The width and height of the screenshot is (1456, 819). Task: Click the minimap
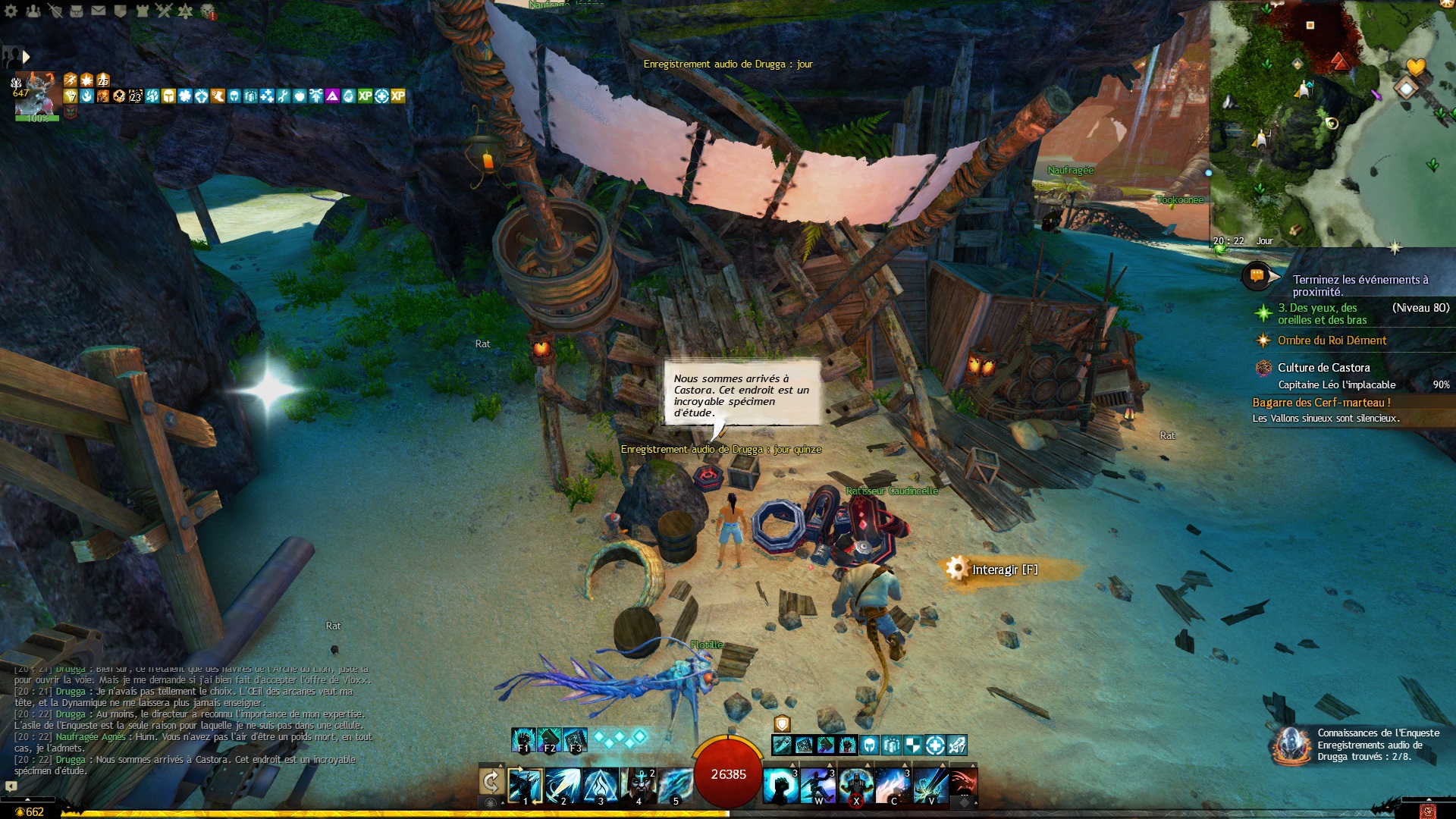pos(1332,123)
